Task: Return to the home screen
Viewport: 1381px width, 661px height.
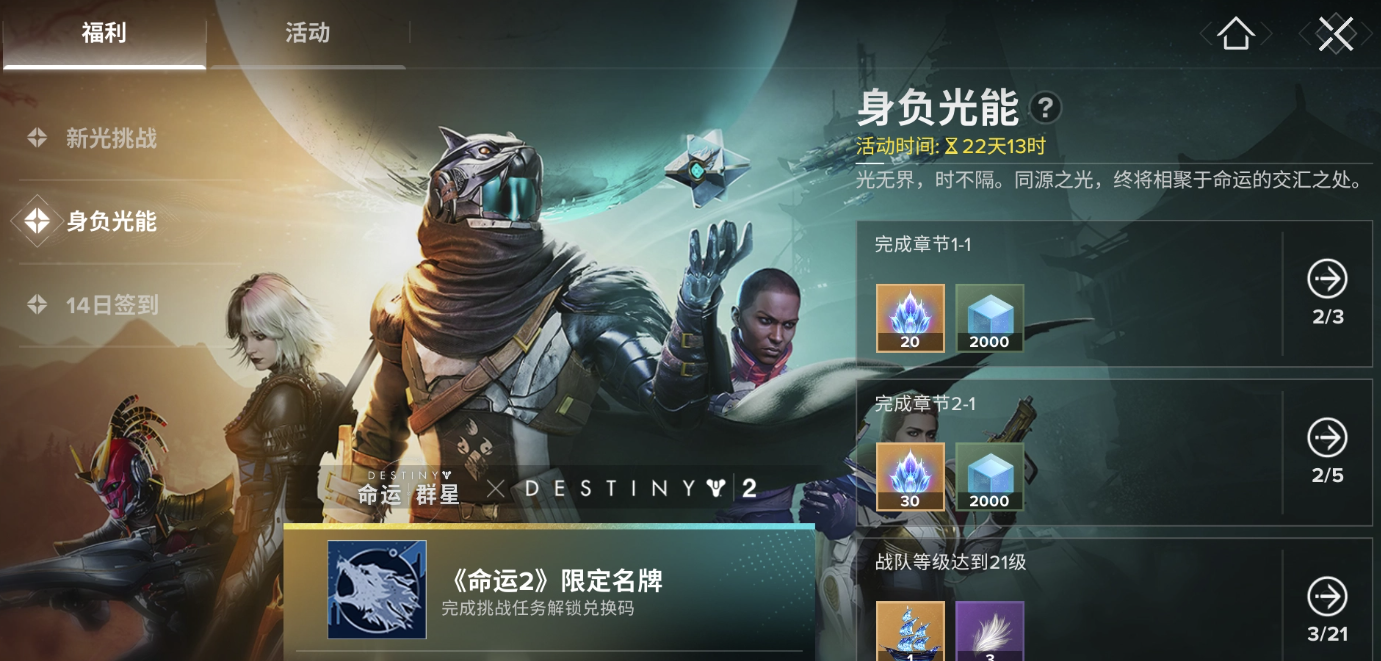Action: pyautogui.click(x=1236, y=34)
